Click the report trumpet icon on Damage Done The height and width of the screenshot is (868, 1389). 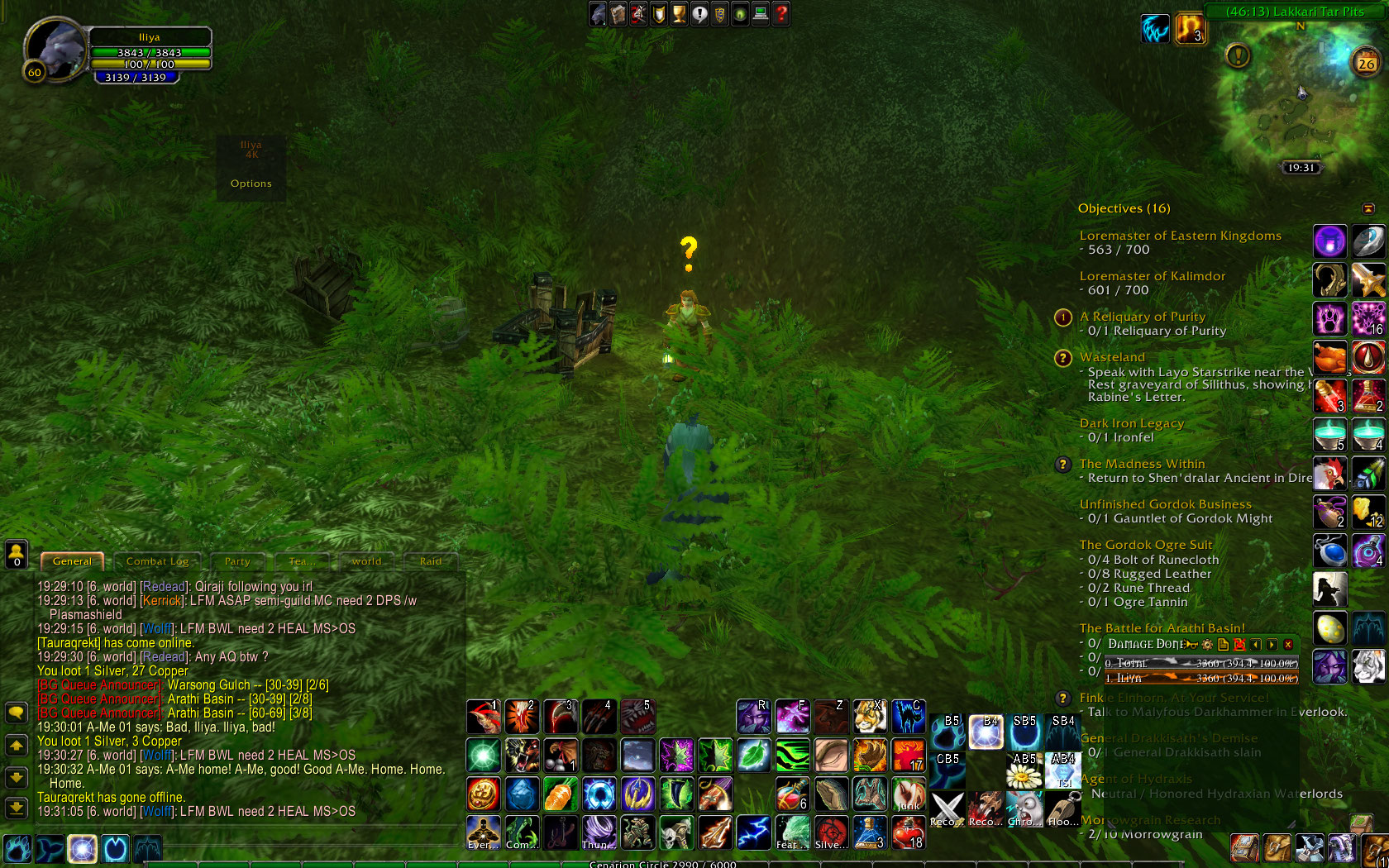(1189, 644)
